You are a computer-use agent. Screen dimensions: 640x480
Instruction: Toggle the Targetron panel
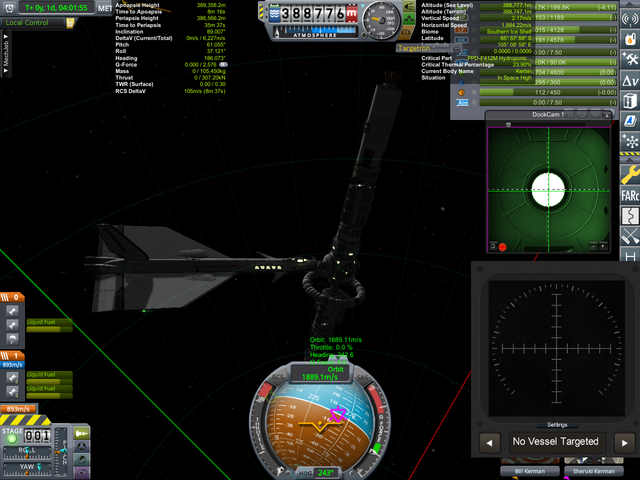pyautogui.click(x=420, y=48)
